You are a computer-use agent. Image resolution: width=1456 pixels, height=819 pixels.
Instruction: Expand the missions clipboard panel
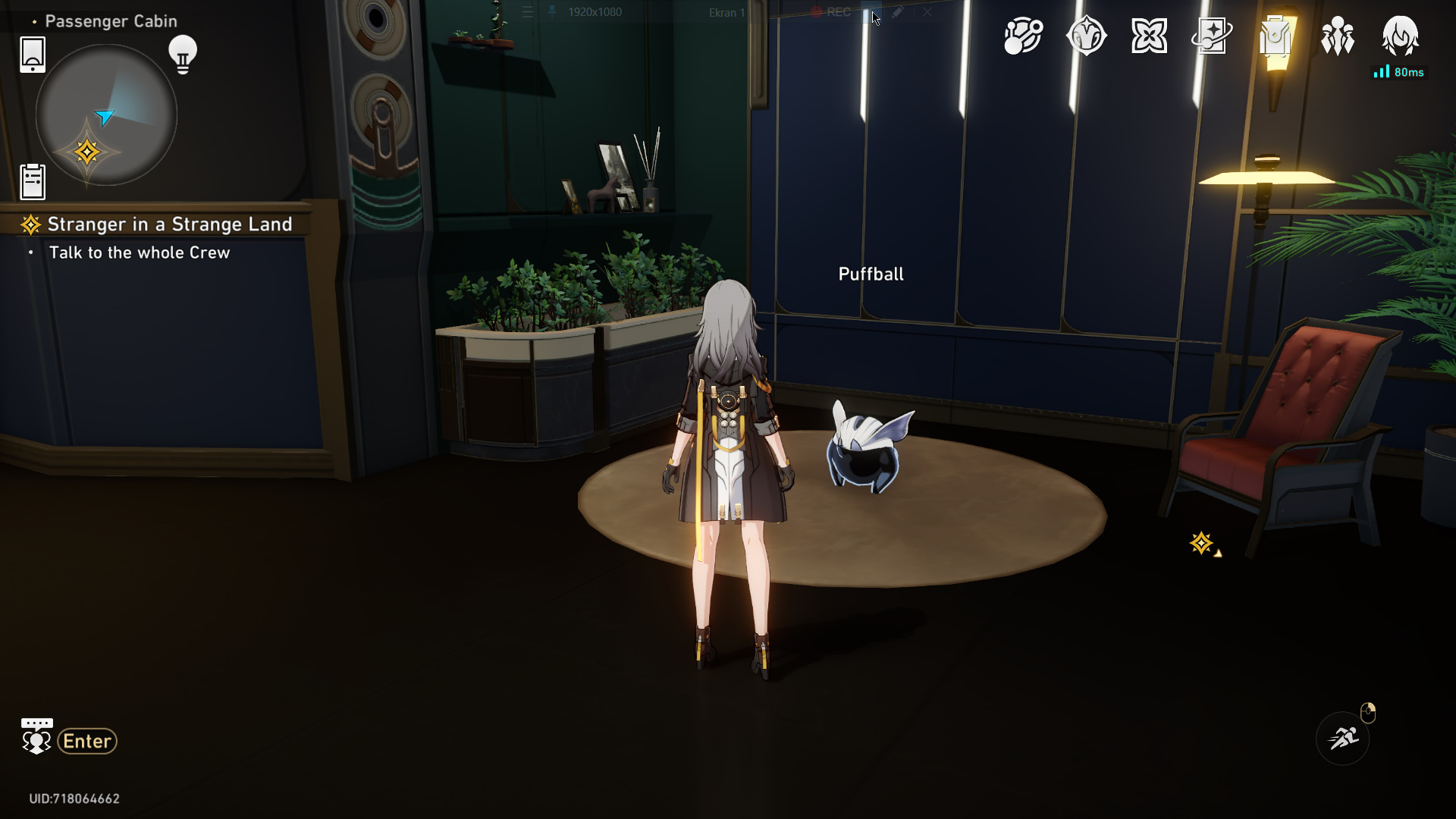click(x=32, y=181)
